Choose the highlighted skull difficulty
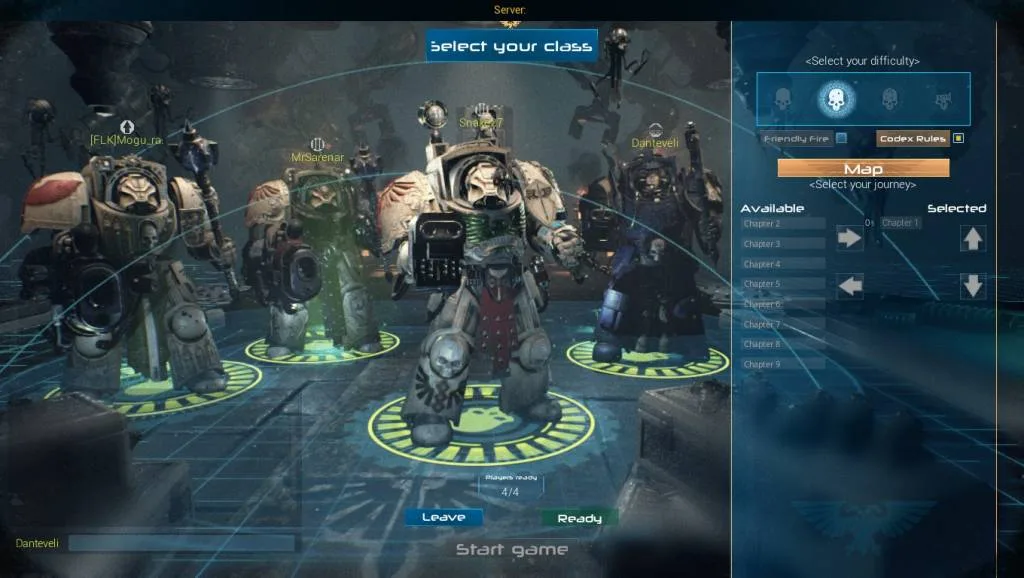Screen dimensions: 1024x578 836,99
